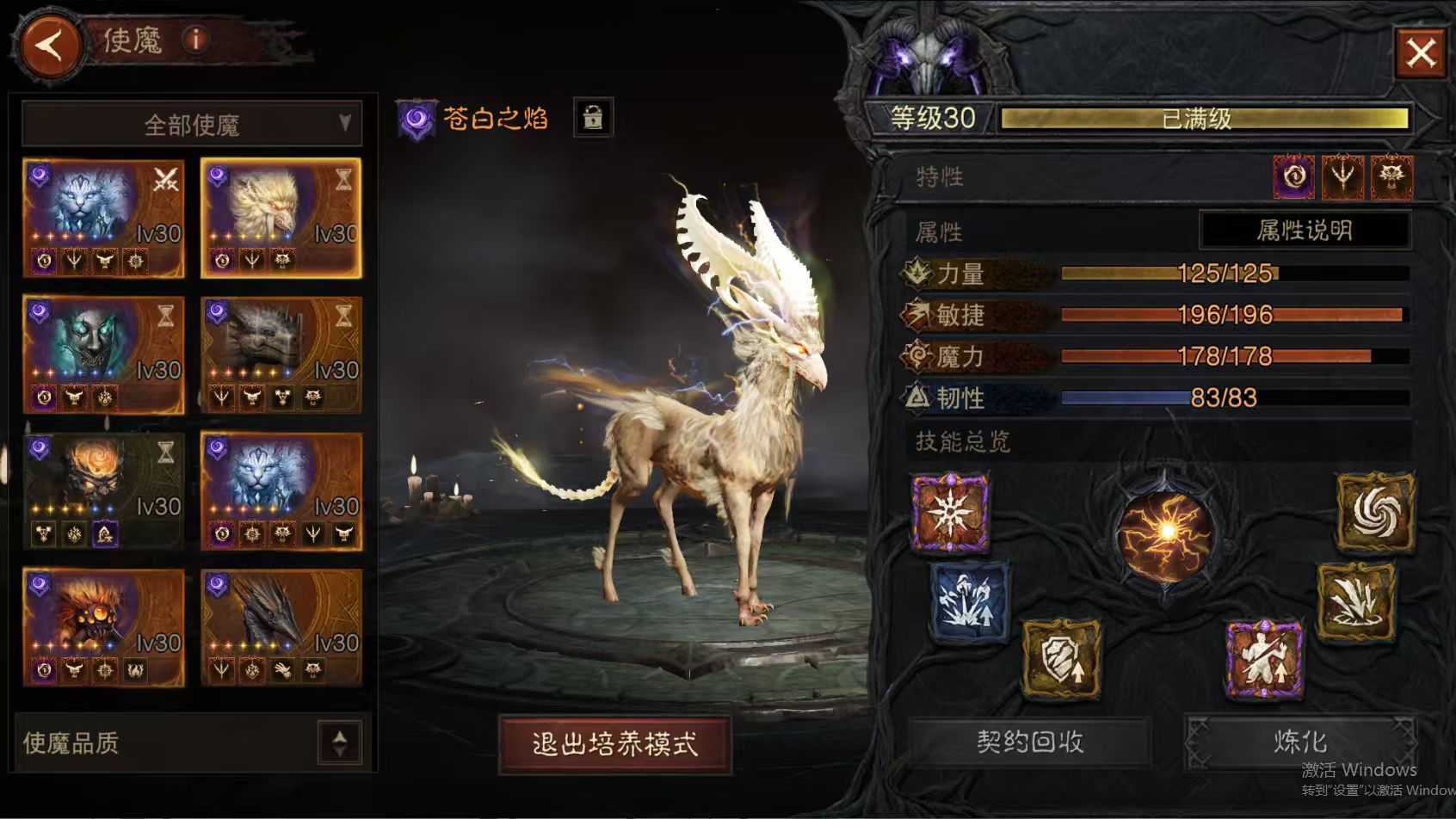Select the blue lion familiar with crossed swords
This screenshot has height=819, width=1456.
103,218
